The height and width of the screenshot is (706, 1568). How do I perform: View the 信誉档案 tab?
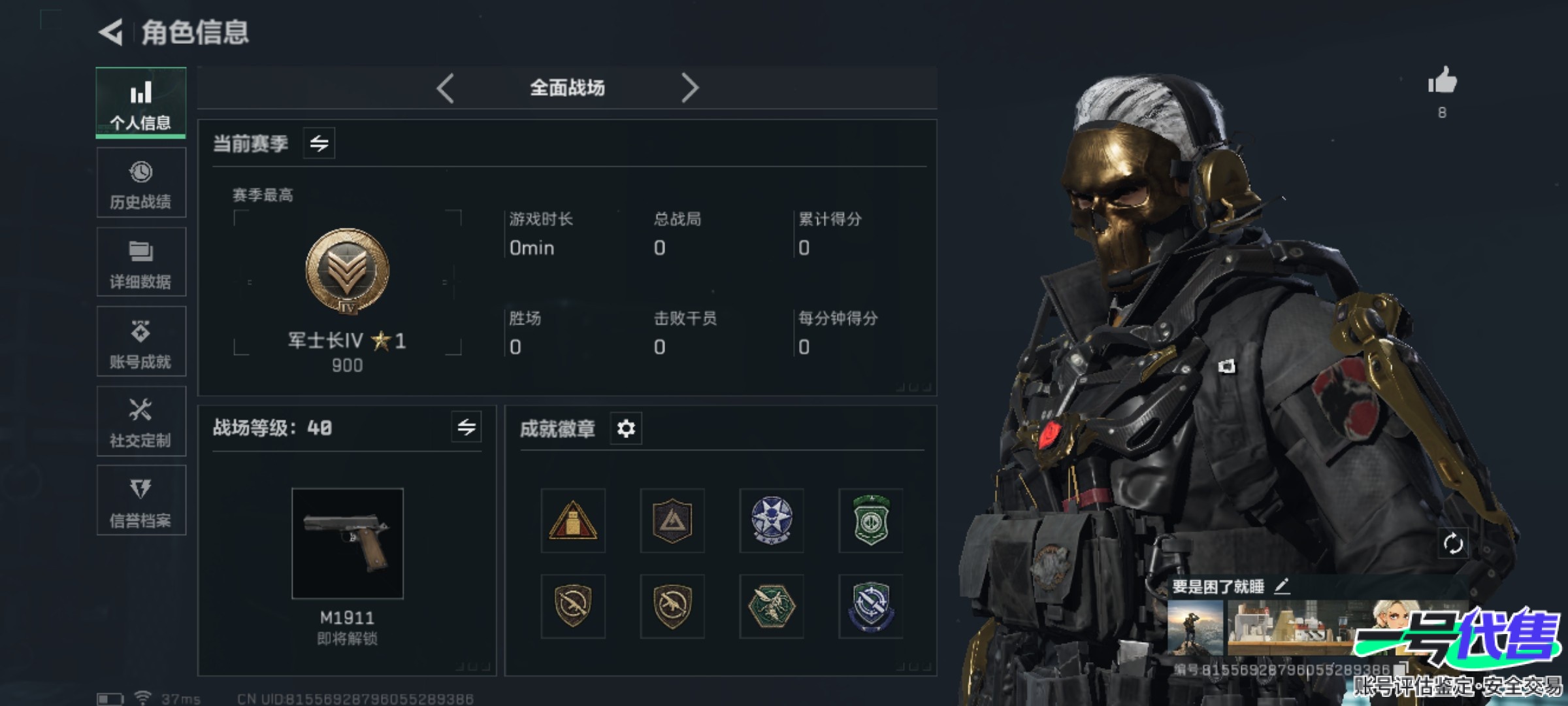pos(141,501)
